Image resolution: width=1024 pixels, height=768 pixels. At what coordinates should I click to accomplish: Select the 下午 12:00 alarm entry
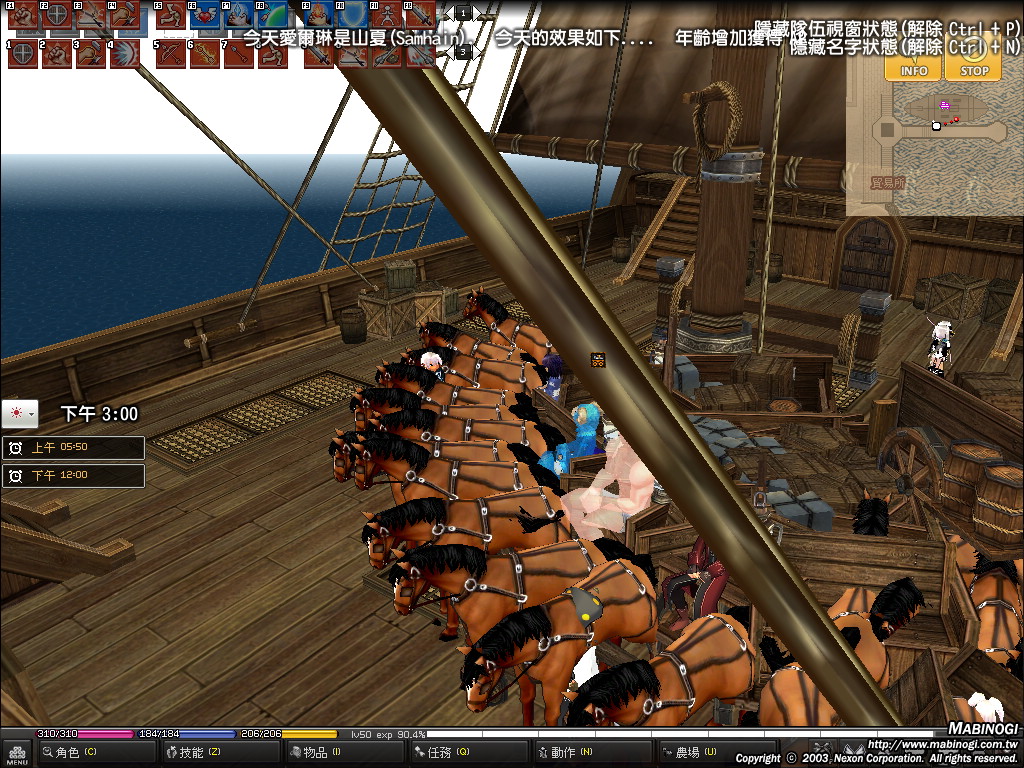point(72,476)
